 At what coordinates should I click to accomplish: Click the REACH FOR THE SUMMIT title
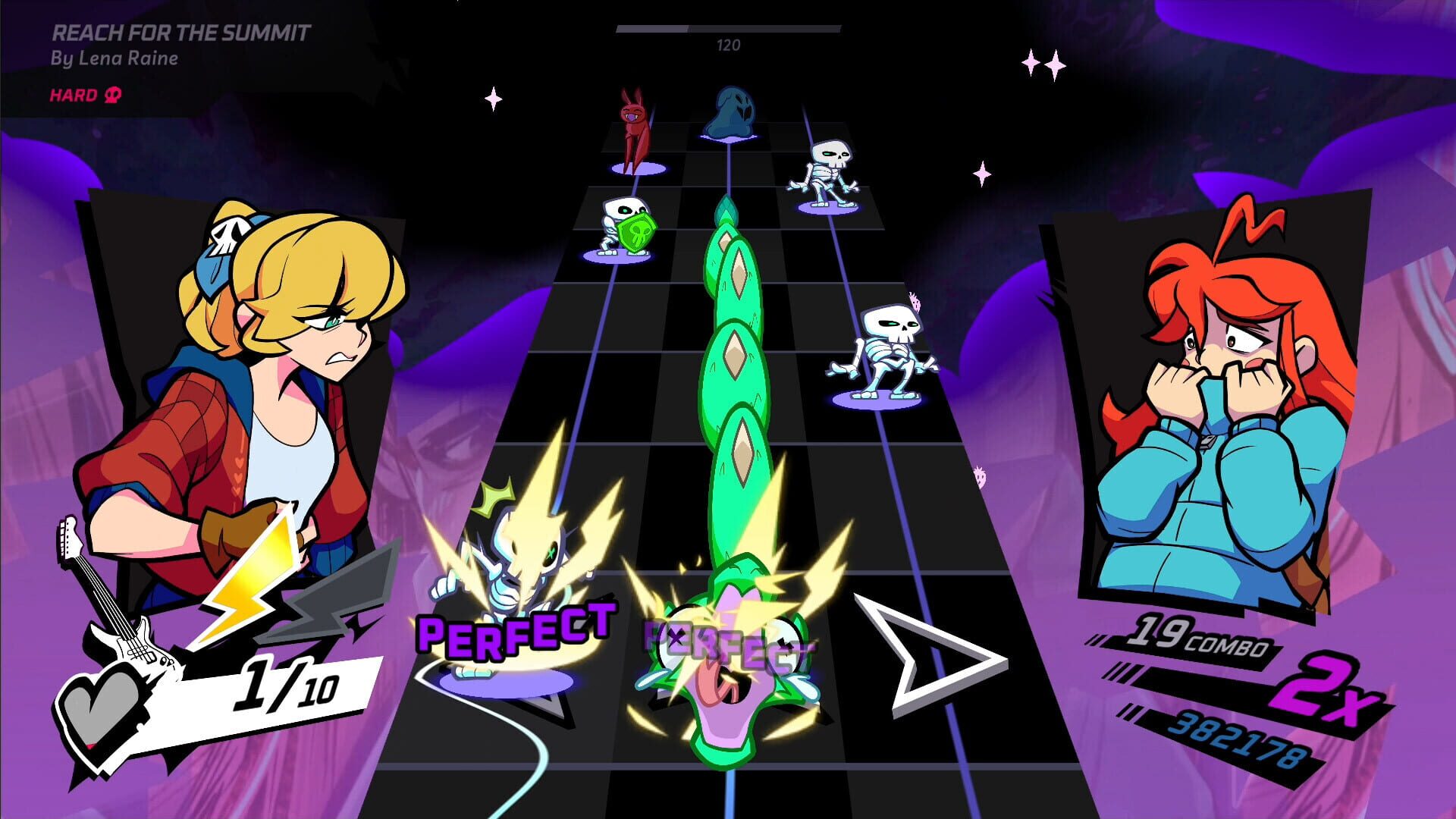pyautogui.click(x=182, y=33)
